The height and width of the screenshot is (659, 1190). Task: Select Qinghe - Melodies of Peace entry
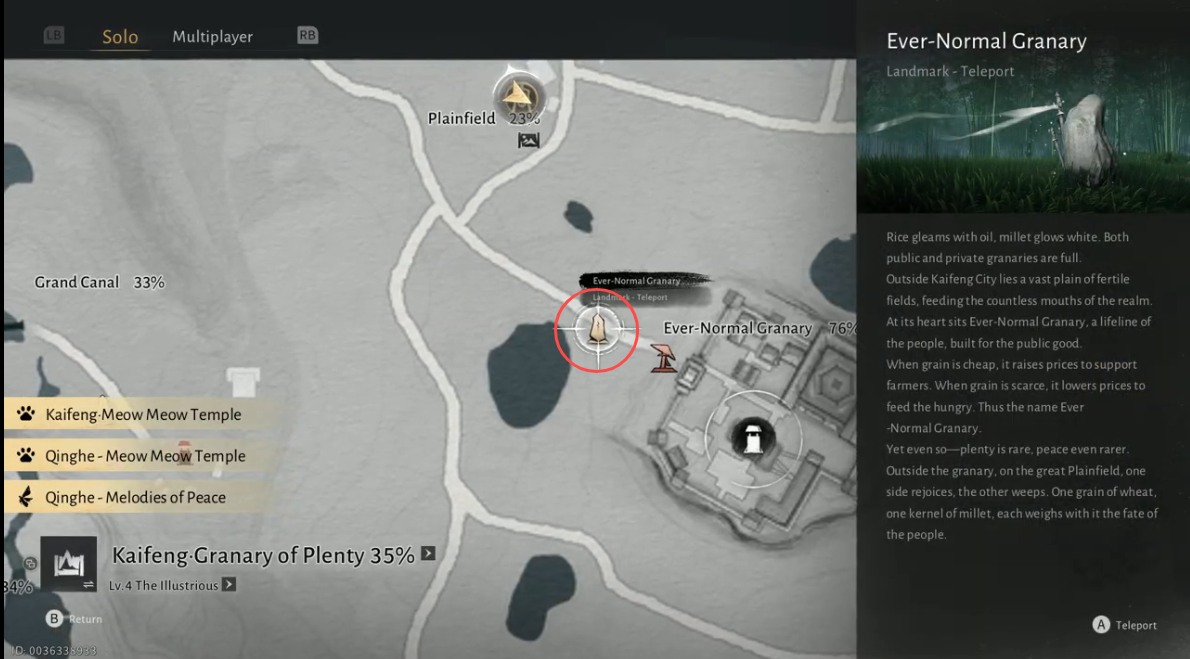135,497
